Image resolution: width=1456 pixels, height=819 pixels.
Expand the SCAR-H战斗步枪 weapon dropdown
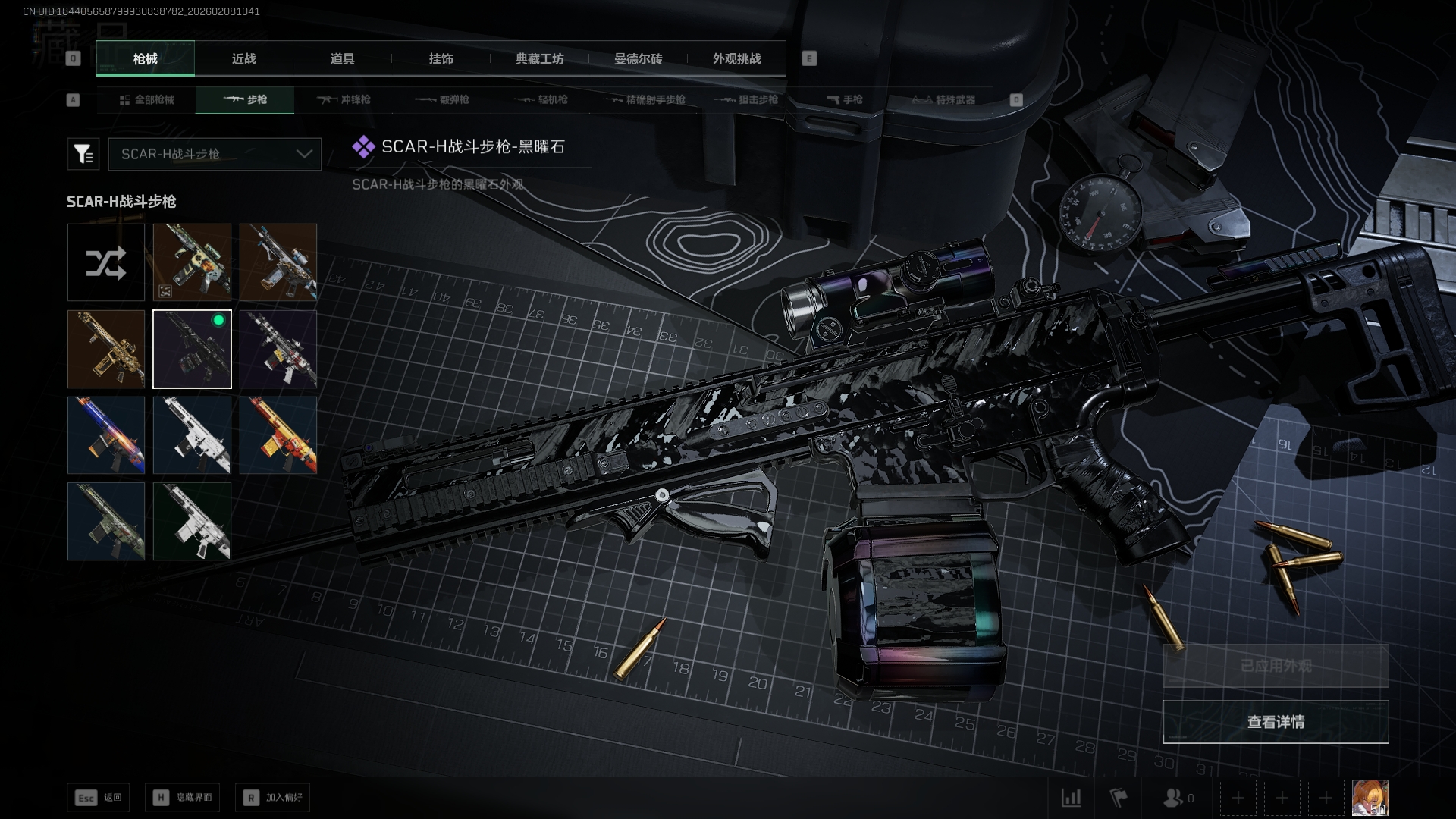215,154
